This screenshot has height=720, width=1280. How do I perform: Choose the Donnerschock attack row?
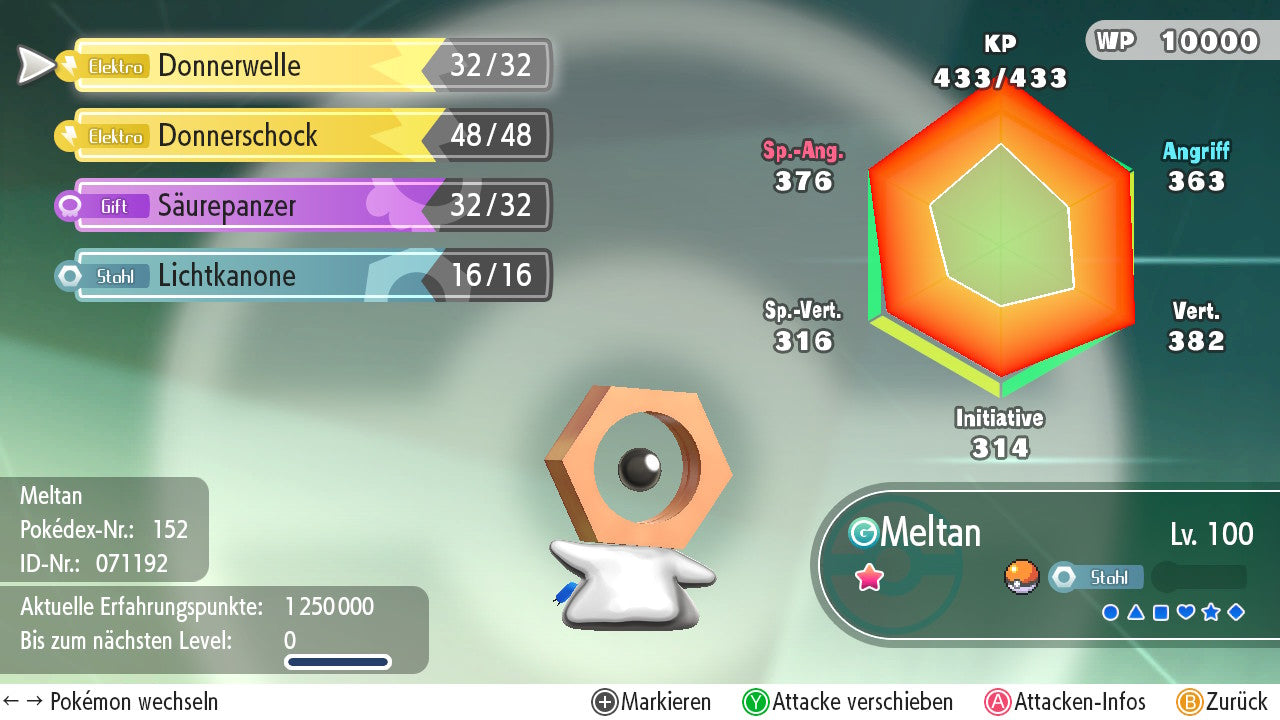coord(300,136)
